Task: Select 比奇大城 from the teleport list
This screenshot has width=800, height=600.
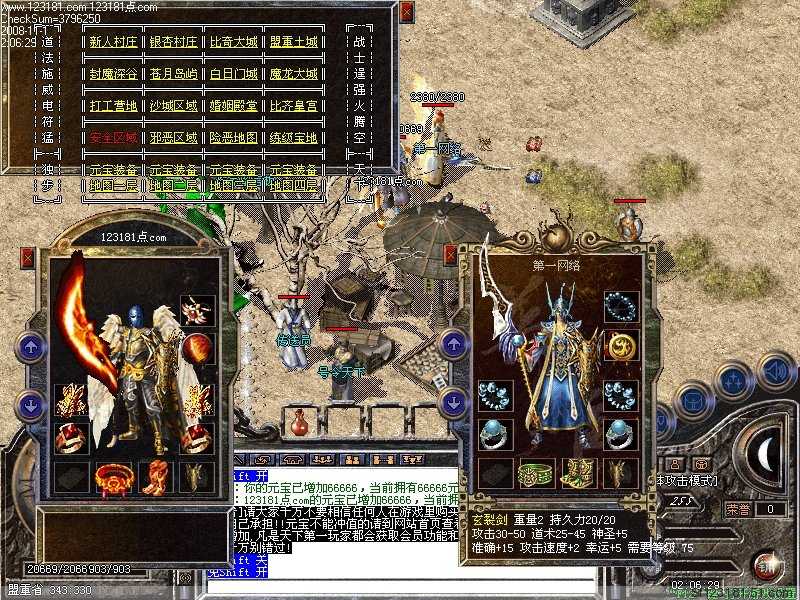Action: pos(233,42)
